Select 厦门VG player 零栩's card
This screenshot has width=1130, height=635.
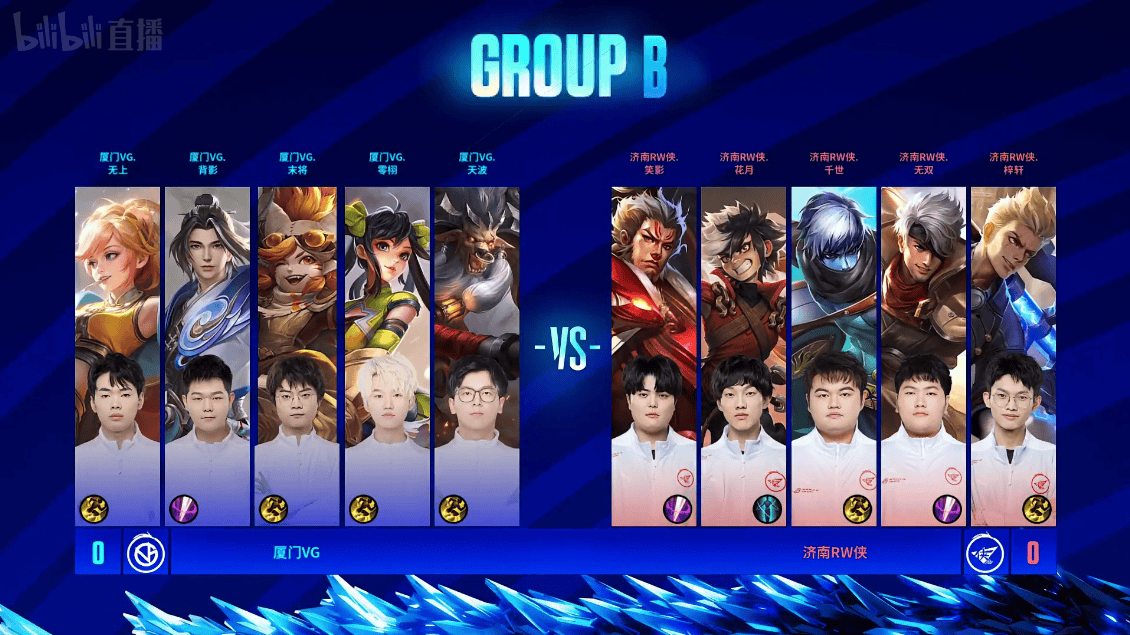[387, 355]
